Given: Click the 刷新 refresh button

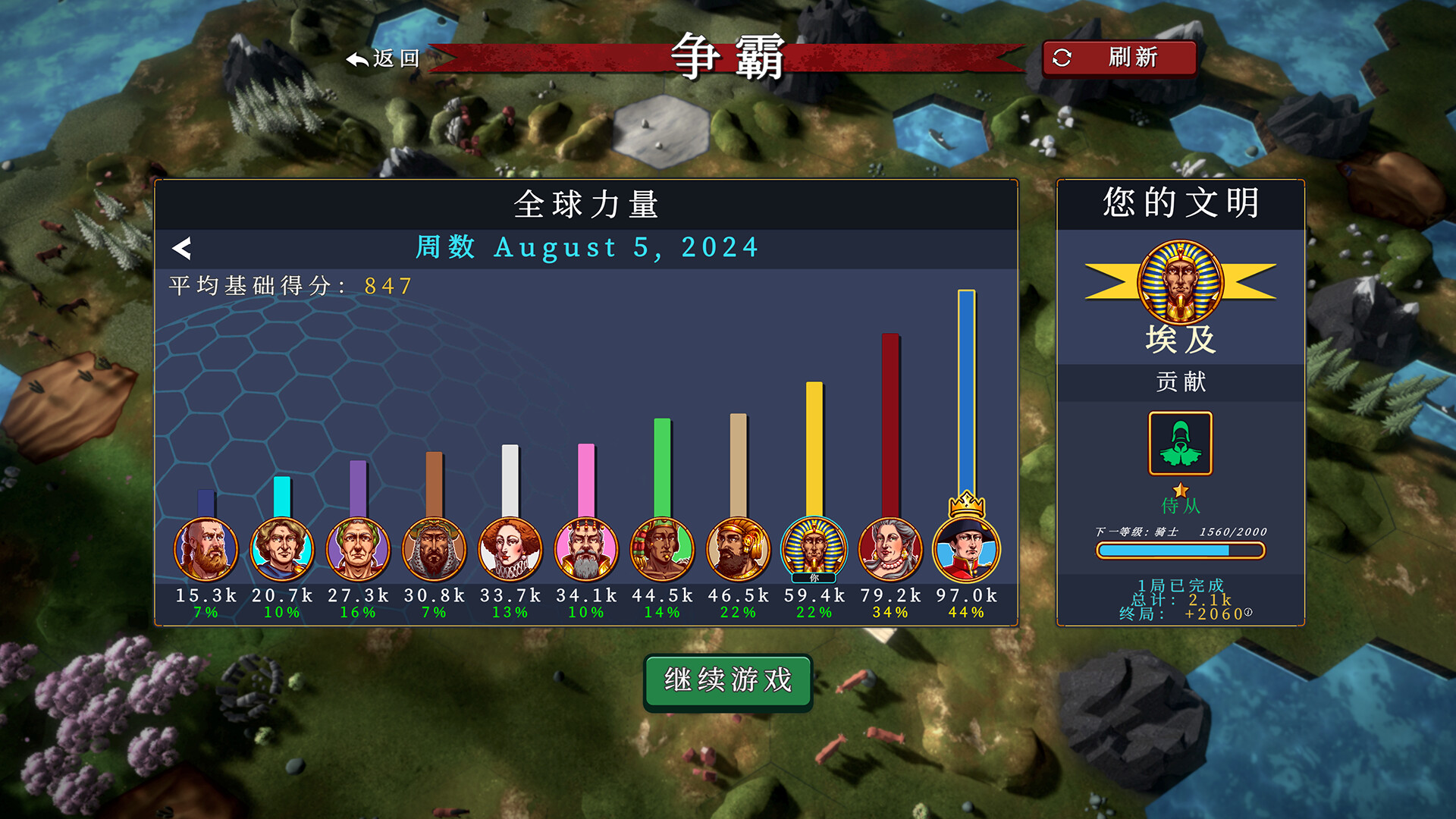Looking at the screenshot, I should click(1120, 57).
